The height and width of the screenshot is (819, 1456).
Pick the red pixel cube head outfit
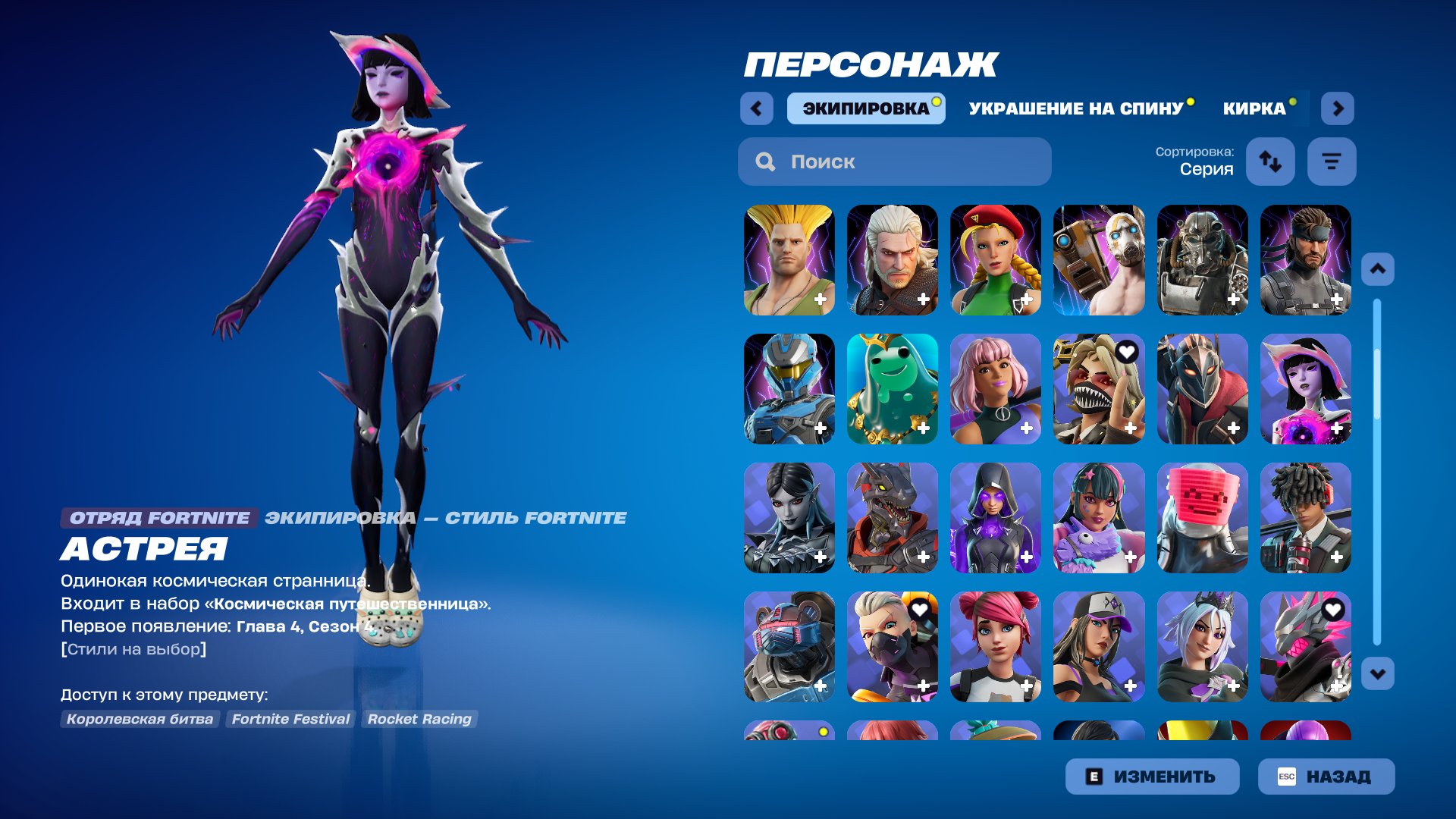pyautogui.click(x=1202, y=518)
